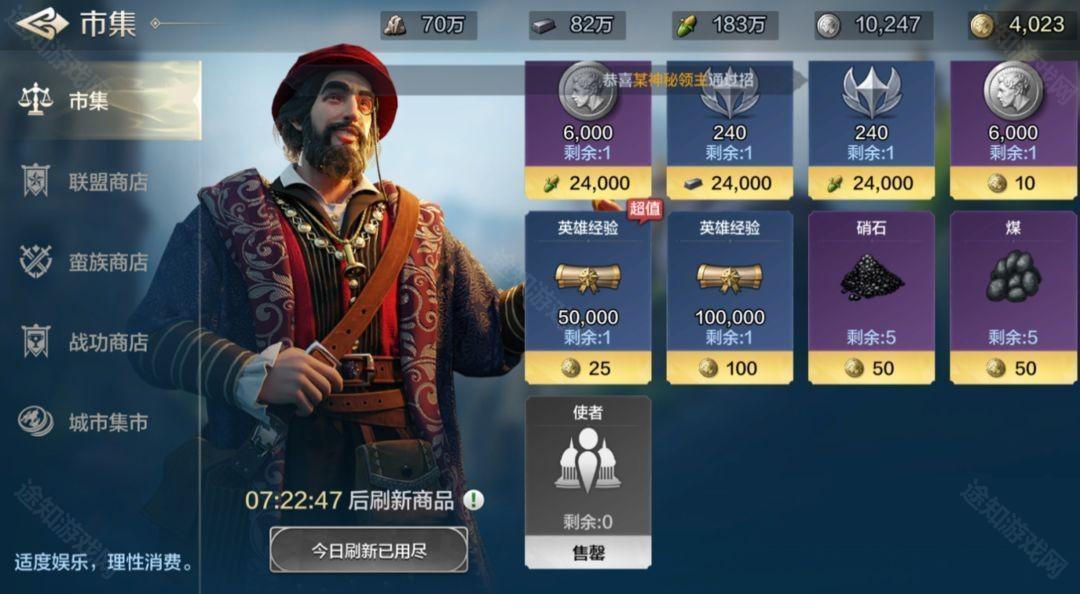Open the 城市集市 city market tab
This screenshot has width=1080, height=594.
pos(100,422)
